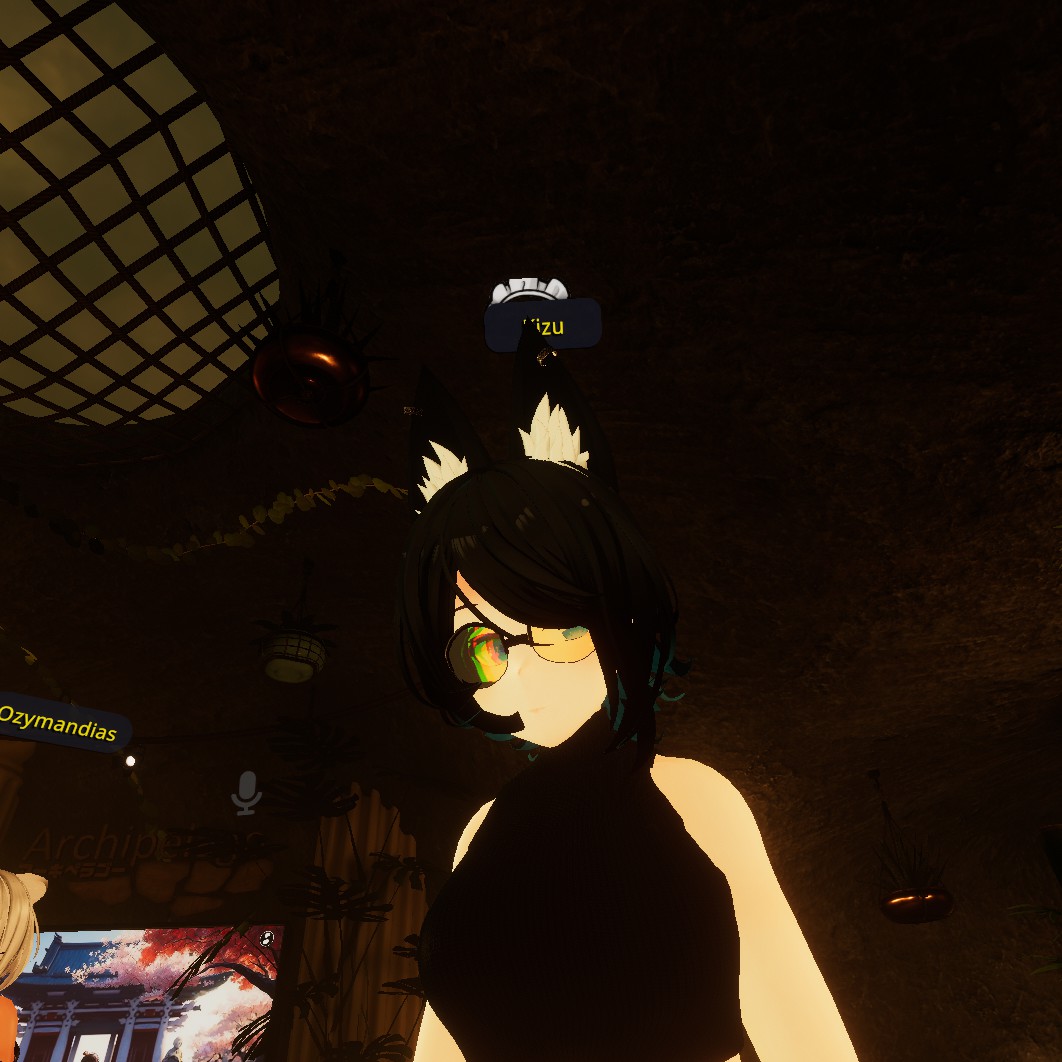Toggle the grey microphone icon

pyautogui.click(x=246, y=791)
